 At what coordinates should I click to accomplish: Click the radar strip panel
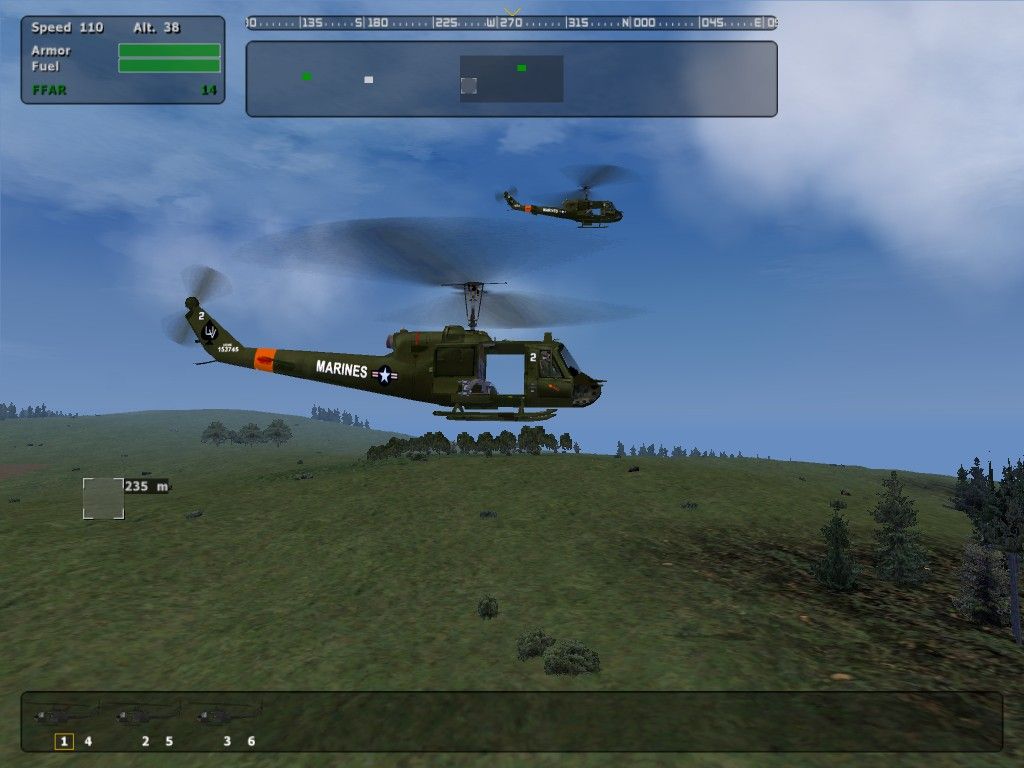point(640,79)
